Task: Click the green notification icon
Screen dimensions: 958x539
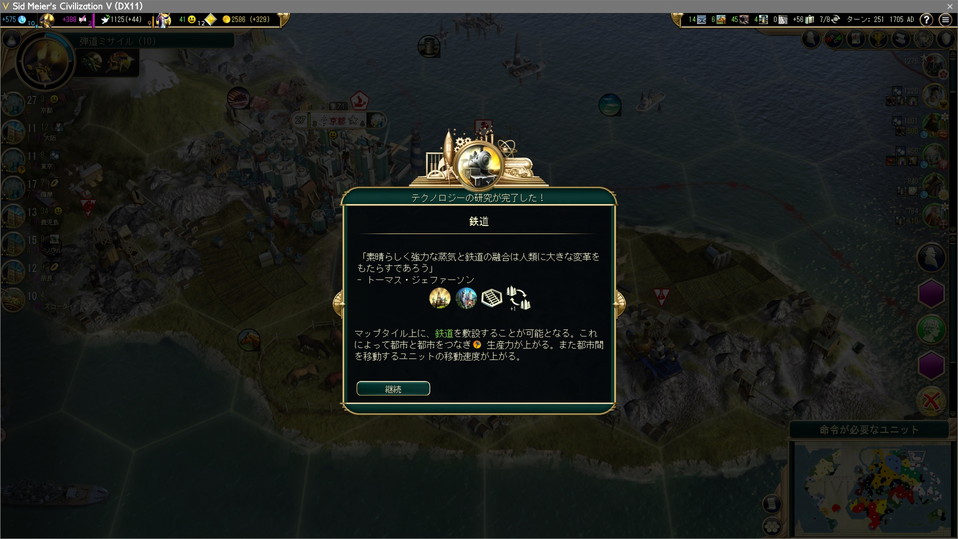Action: click(x=931, y=329)
